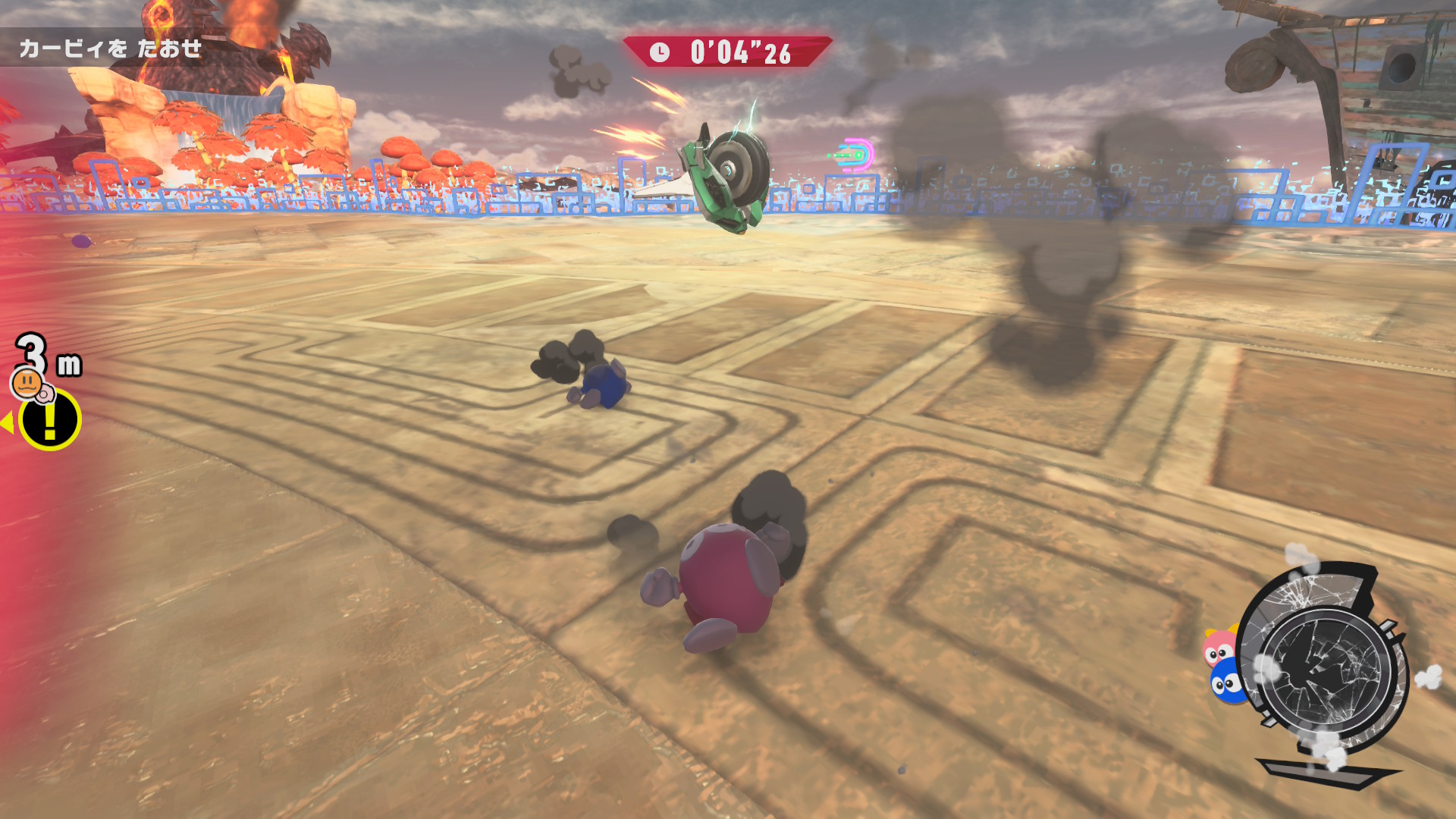Click the orange face distance marker
This screenshot has height=819, width=1456.
(28, 382)
